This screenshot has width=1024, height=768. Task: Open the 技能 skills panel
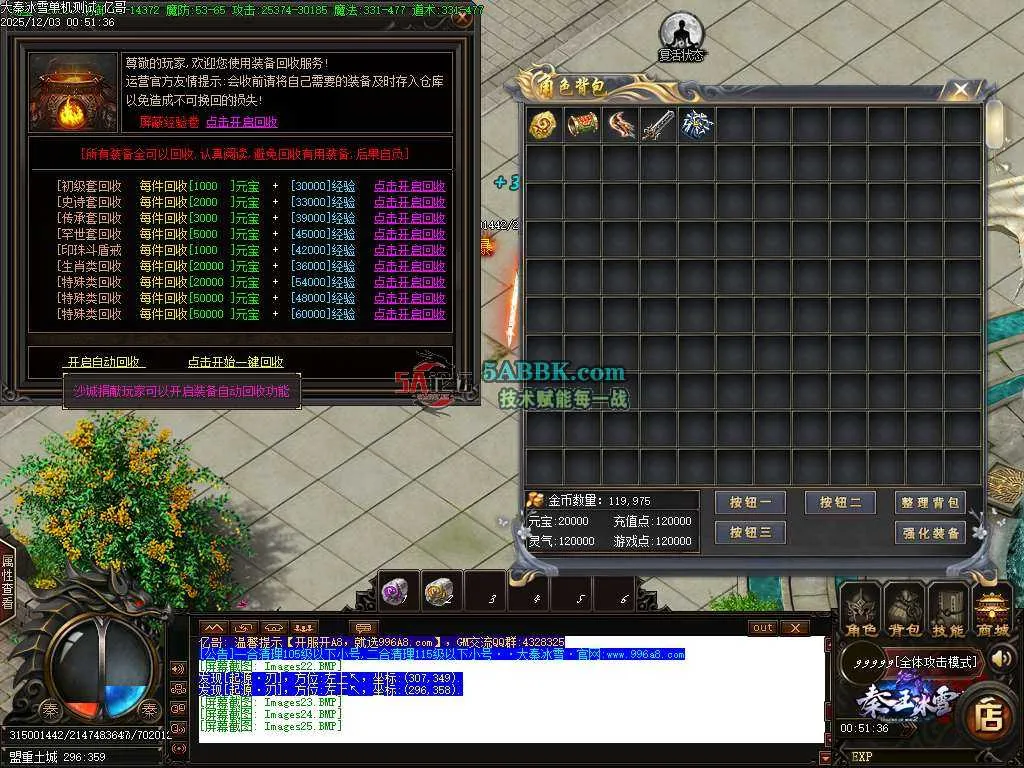tap(947, 610)
